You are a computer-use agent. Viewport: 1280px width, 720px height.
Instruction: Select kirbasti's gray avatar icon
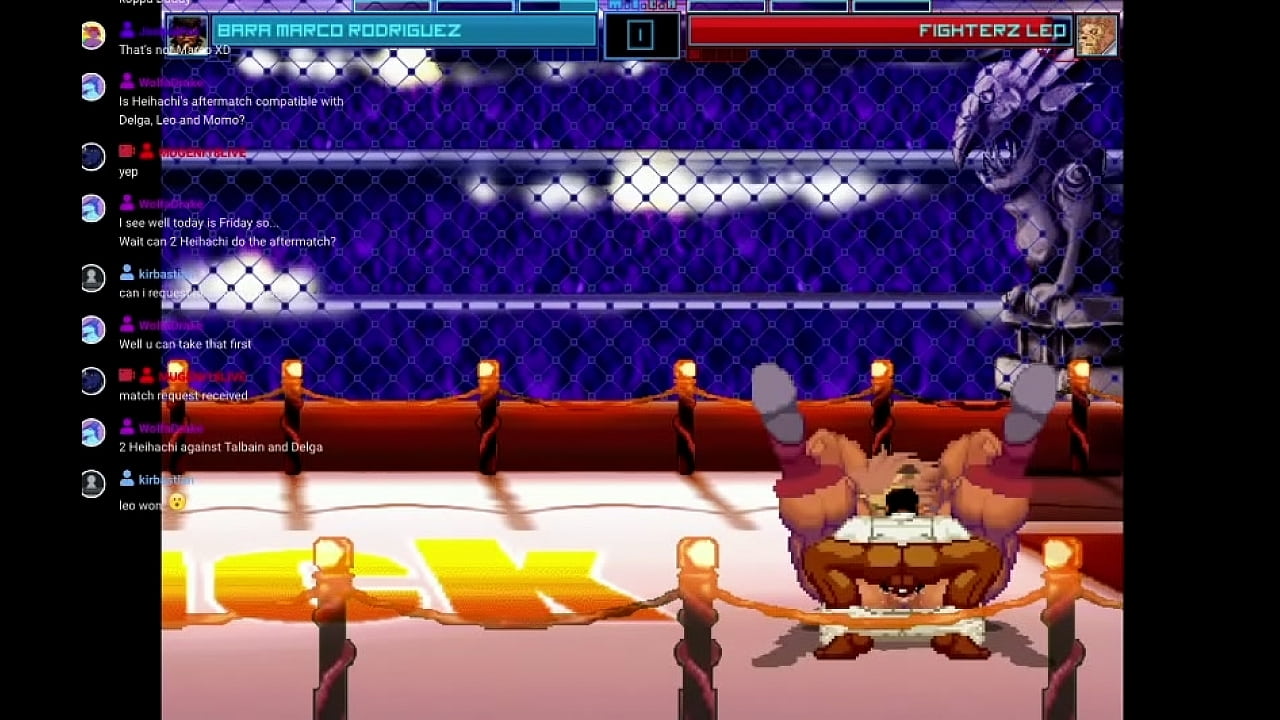coord(93,277)
